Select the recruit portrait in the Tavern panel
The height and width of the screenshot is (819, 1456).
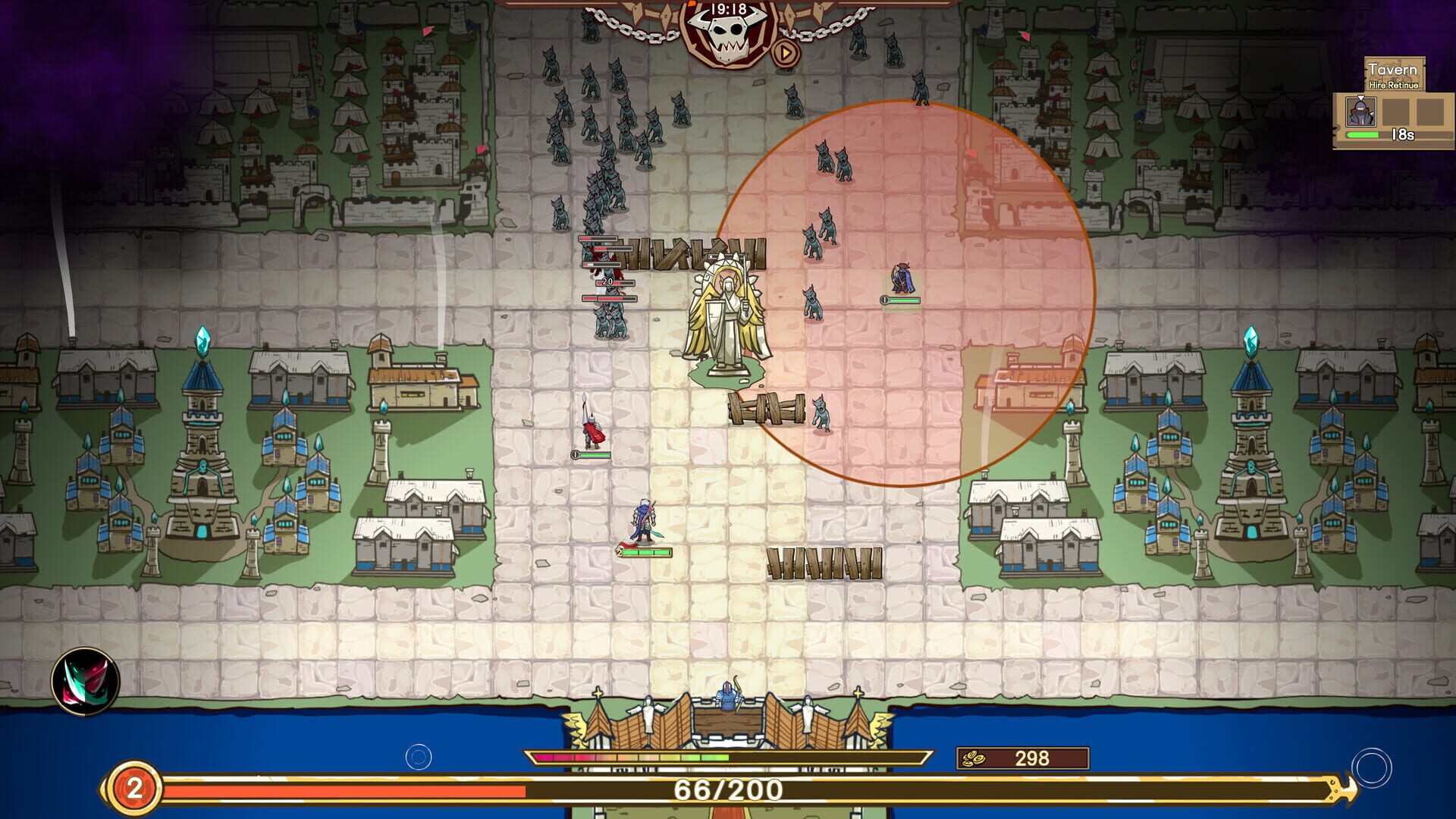coord(1360,114)
